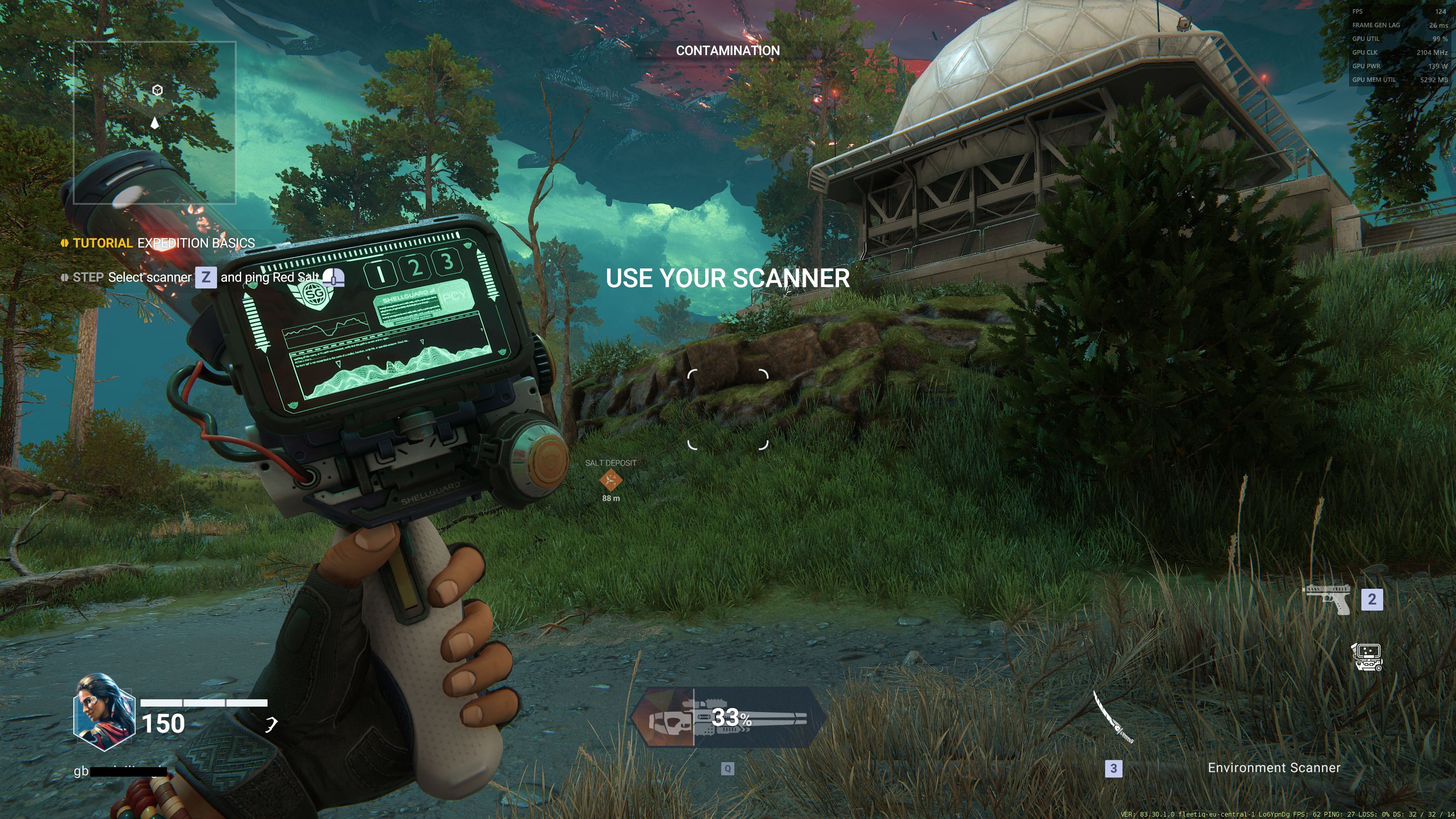1456x819 pixels.
Task: Choose the pistol weapon slot
Action: (x=1327, y=599)
